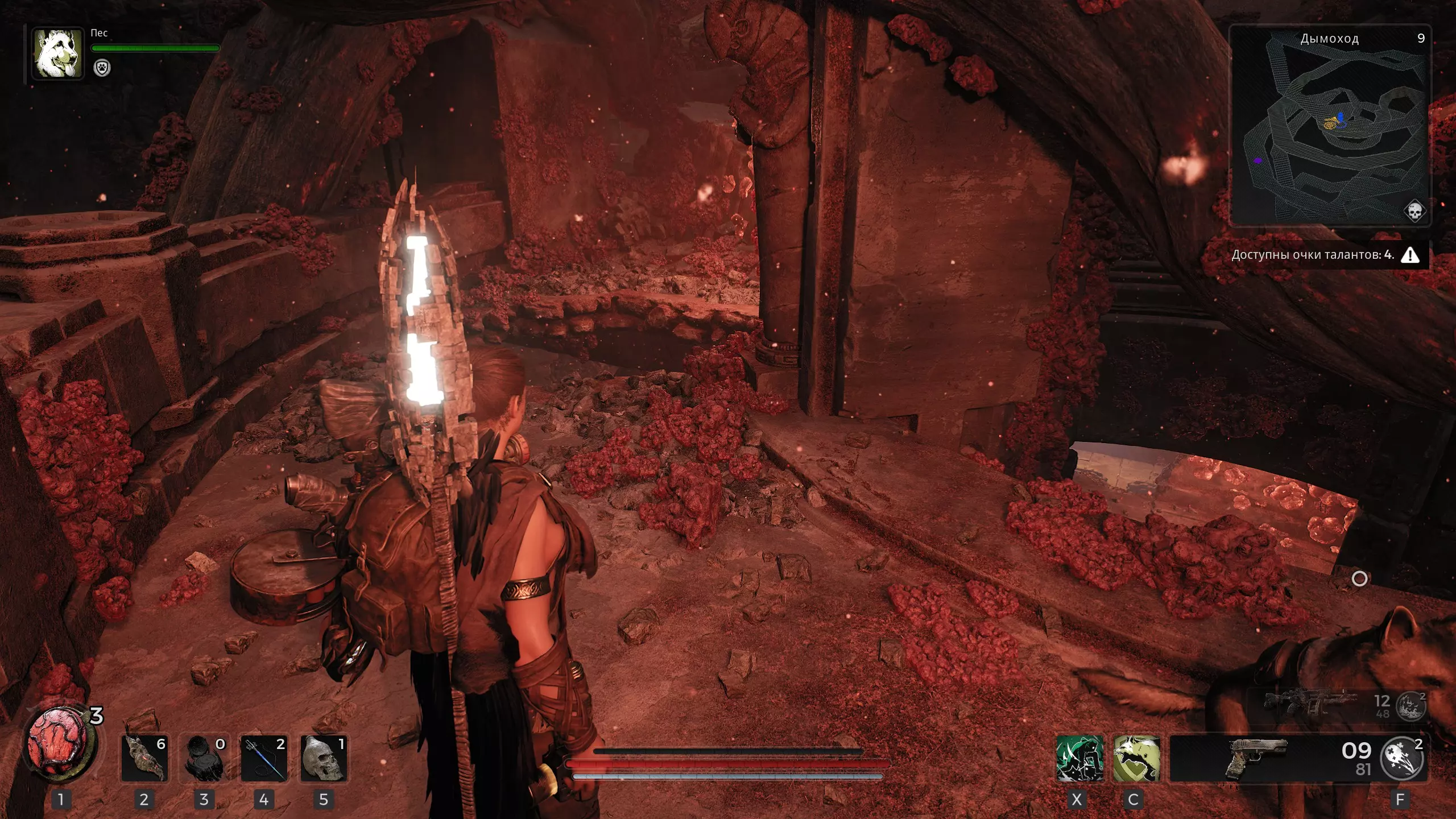
Task: Select the dog companion portrait
Action: pyautogui.click(x=57, y=53)
